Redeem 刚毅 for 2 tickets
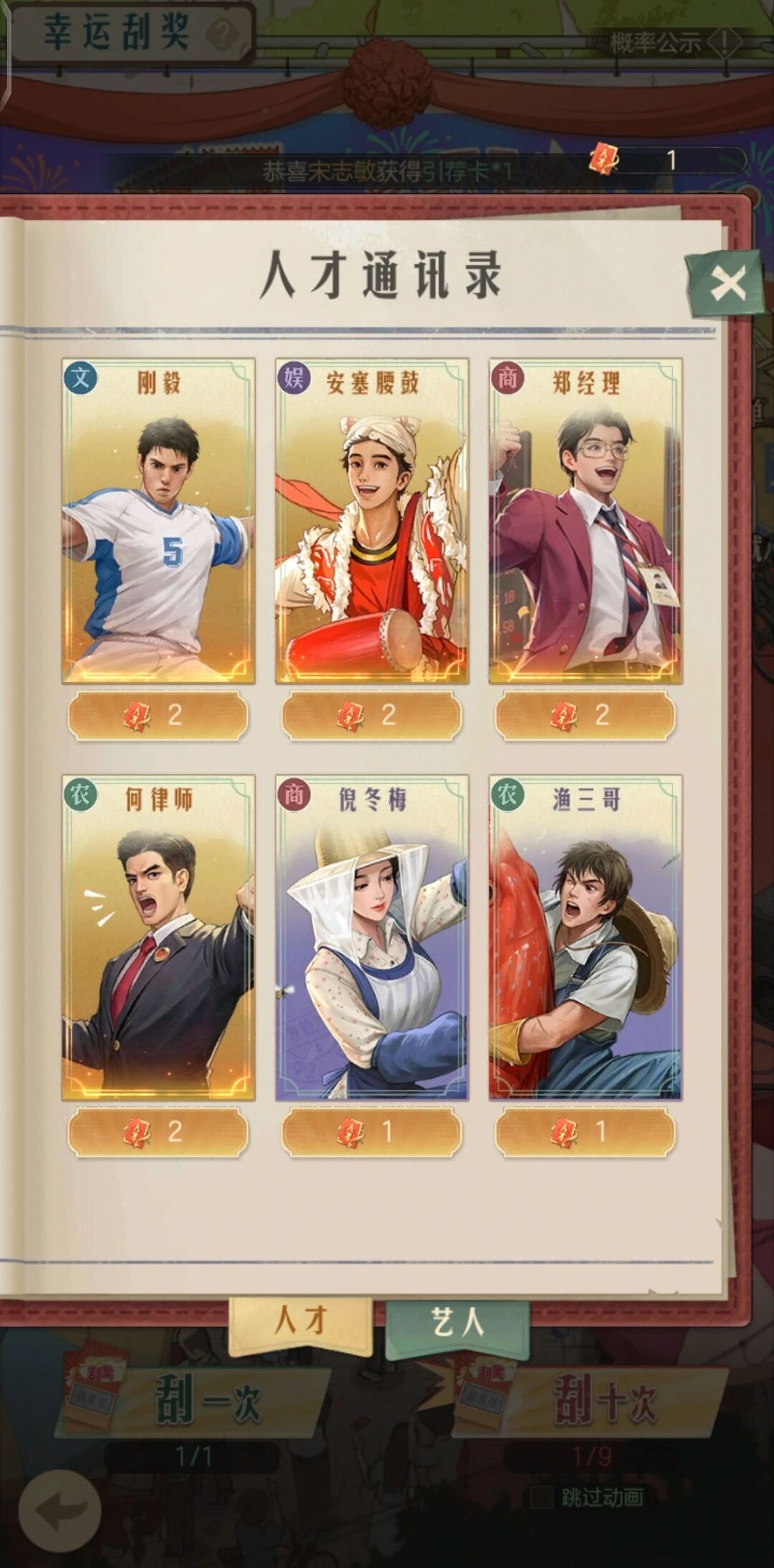This screenshot has width=774, height=1568. click(x=158, y=715)
